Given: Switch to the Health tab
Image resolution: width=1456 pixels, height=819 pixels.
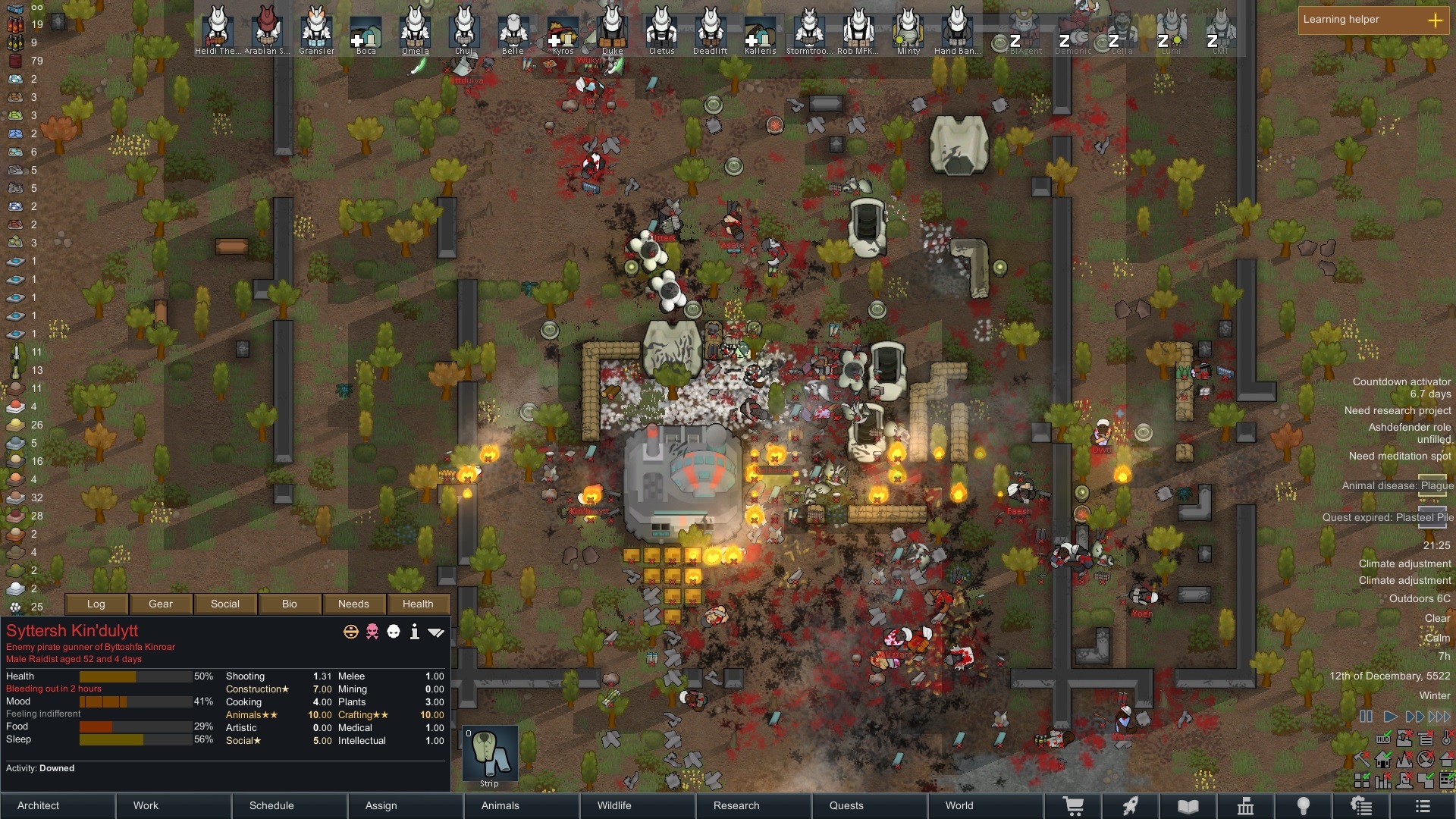Looking at the screenshot, I should click(x=418, y=604).
